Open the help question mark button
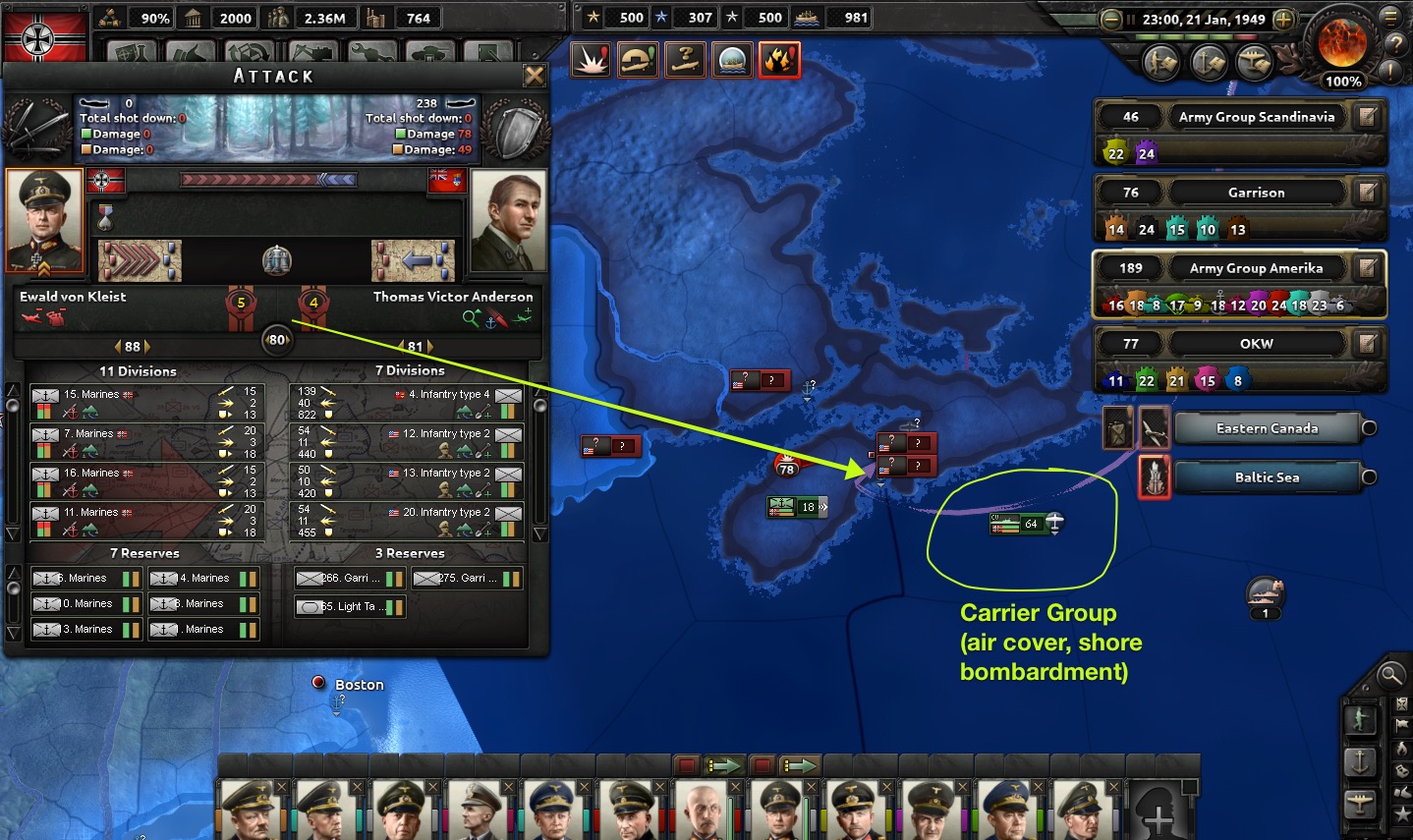This screenshot has height=840, width=1413. coord(1395,43)
